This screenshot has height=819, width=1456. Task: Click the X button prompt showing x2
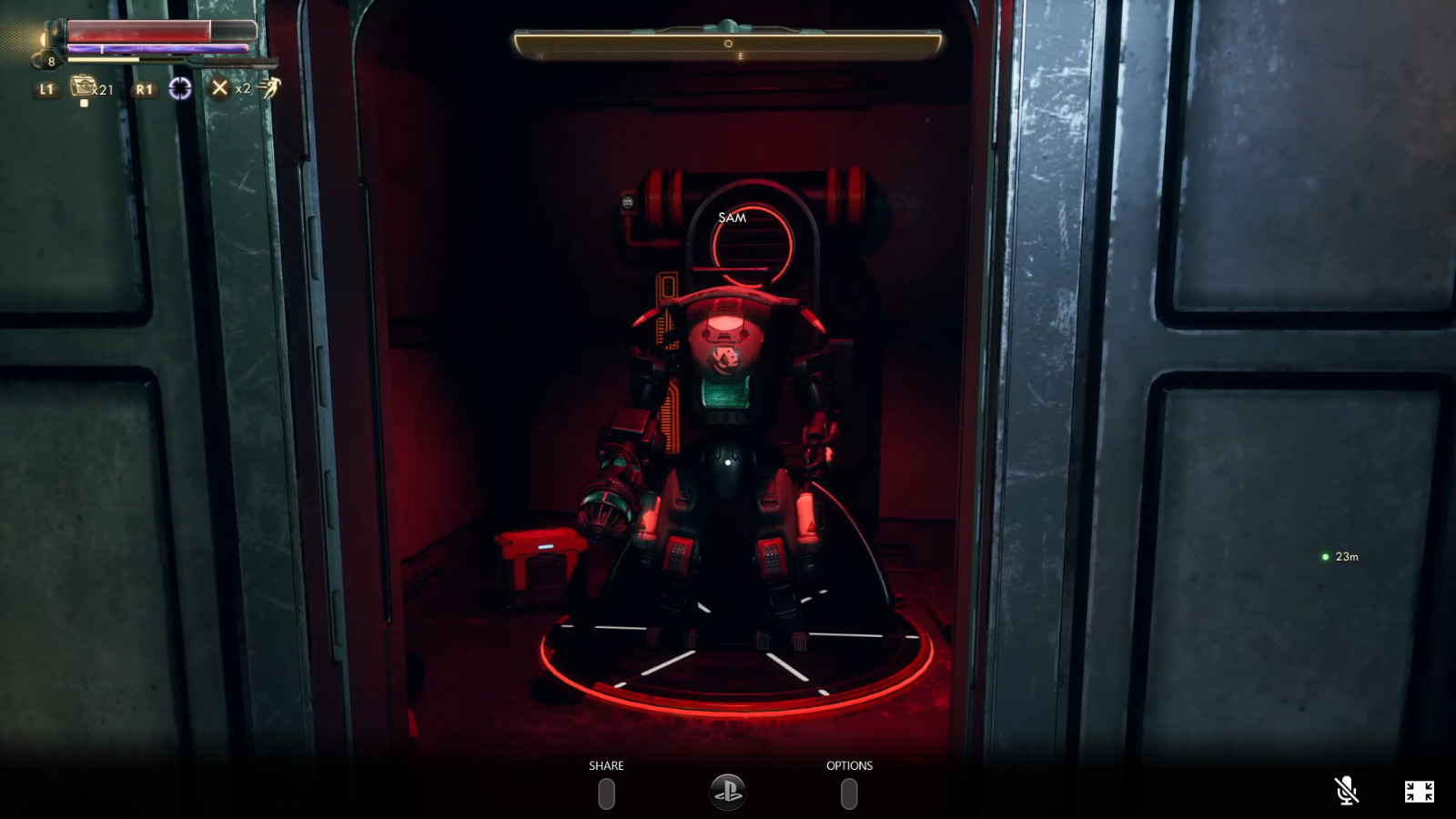[218, 89]
